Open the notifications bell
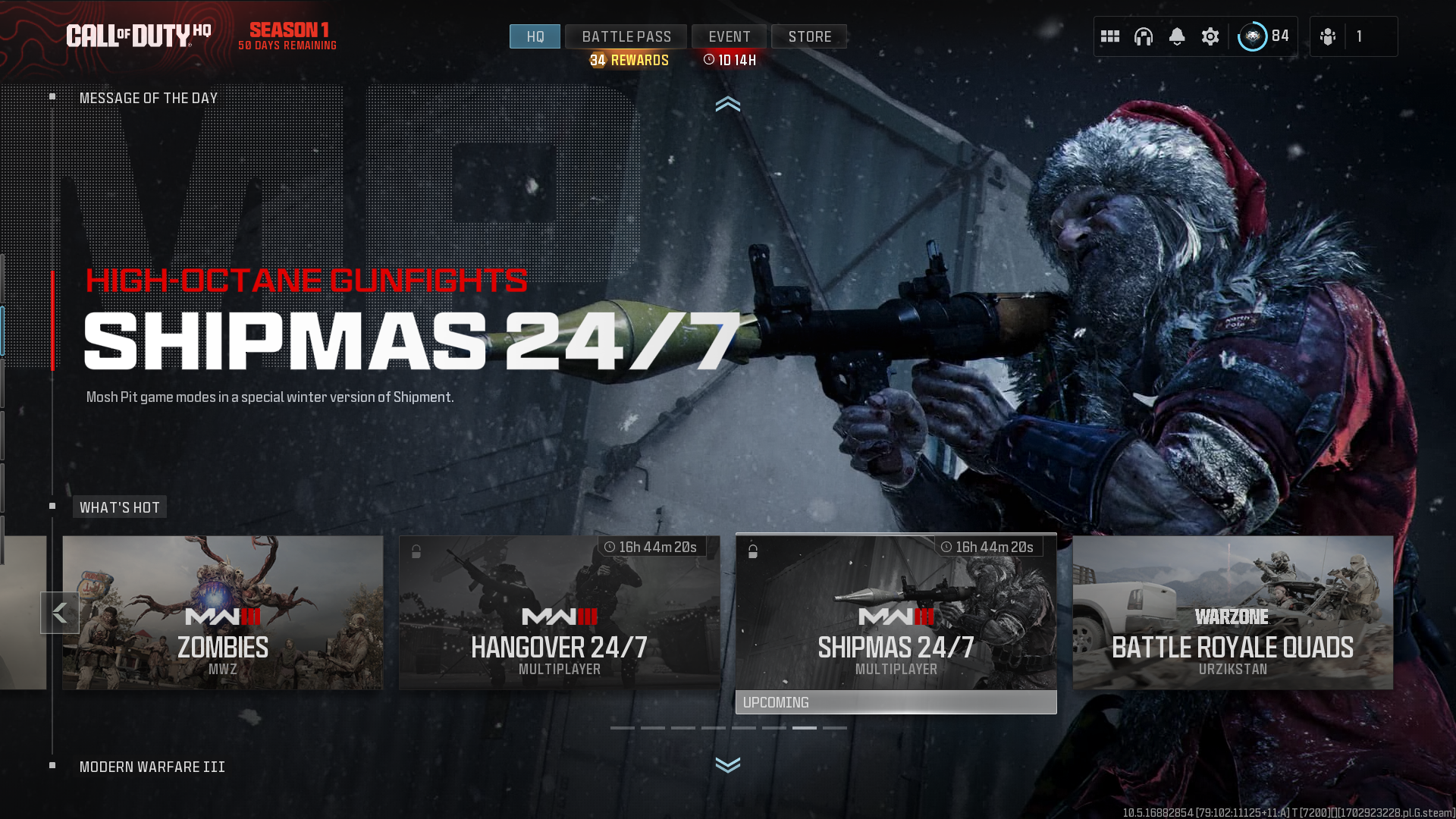Image resolution: width=1456 pixels, height=819 pixels. pos(1177,36)
